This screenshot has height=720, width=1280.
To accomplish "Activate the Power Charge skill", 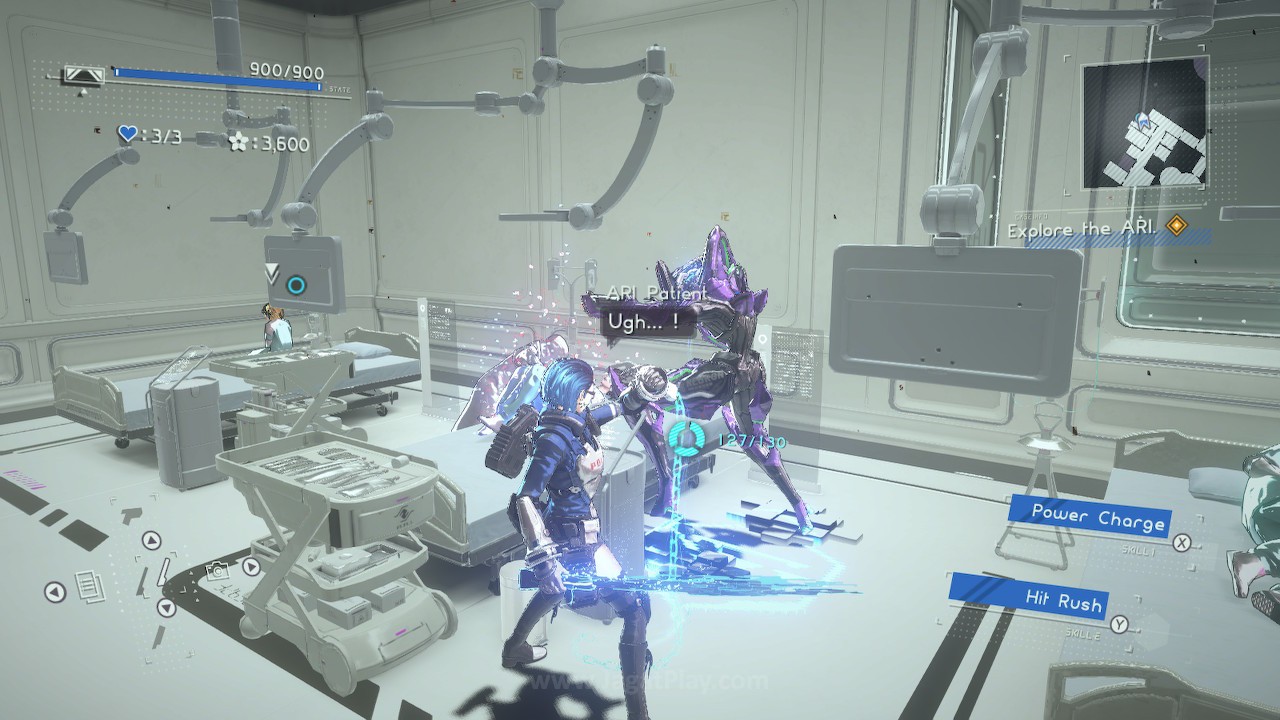I will coord(1098,517).
